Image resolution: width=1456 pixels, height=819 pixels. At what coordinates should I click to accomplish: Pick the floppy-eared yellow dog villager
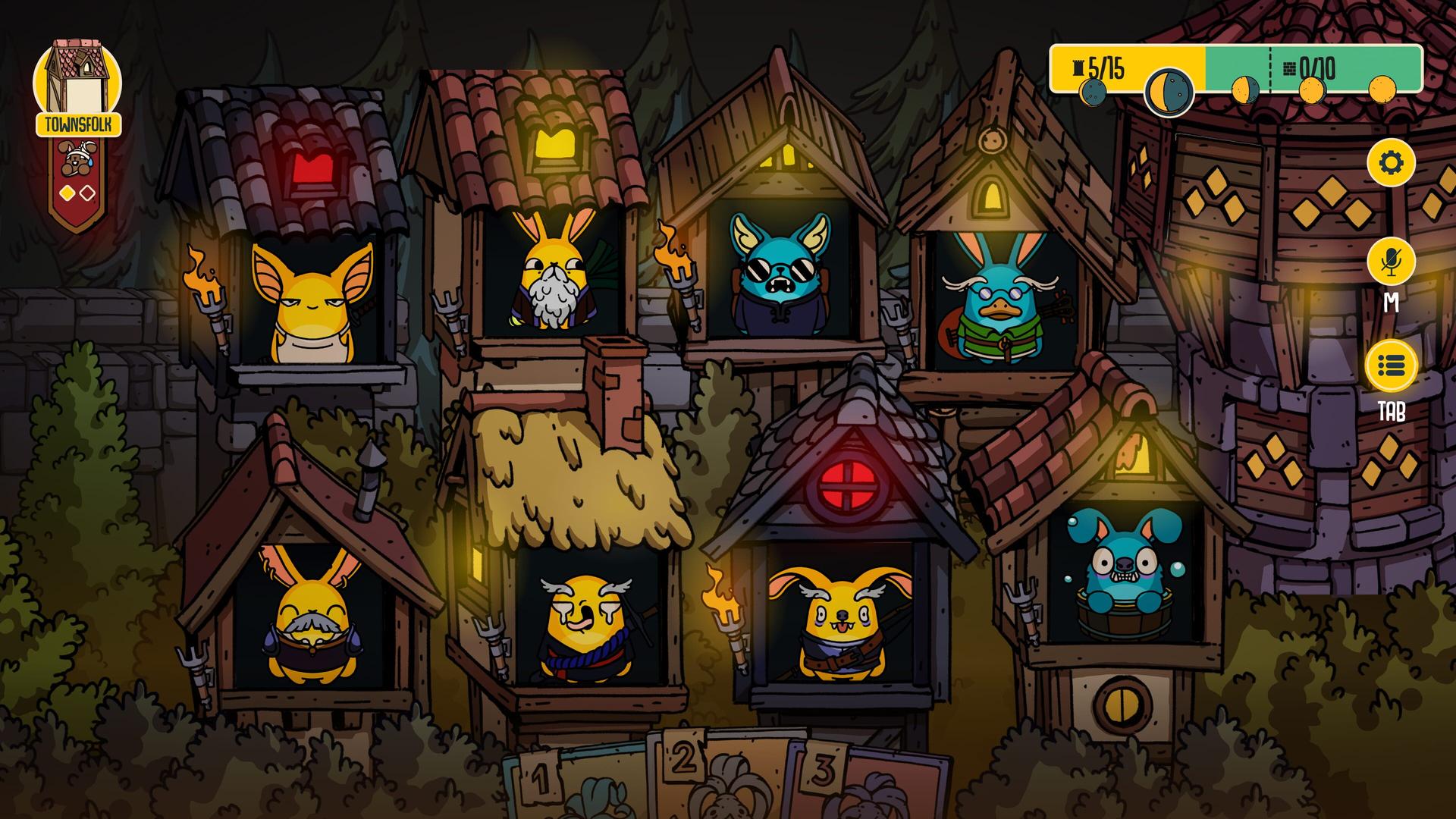pos(840,622)
